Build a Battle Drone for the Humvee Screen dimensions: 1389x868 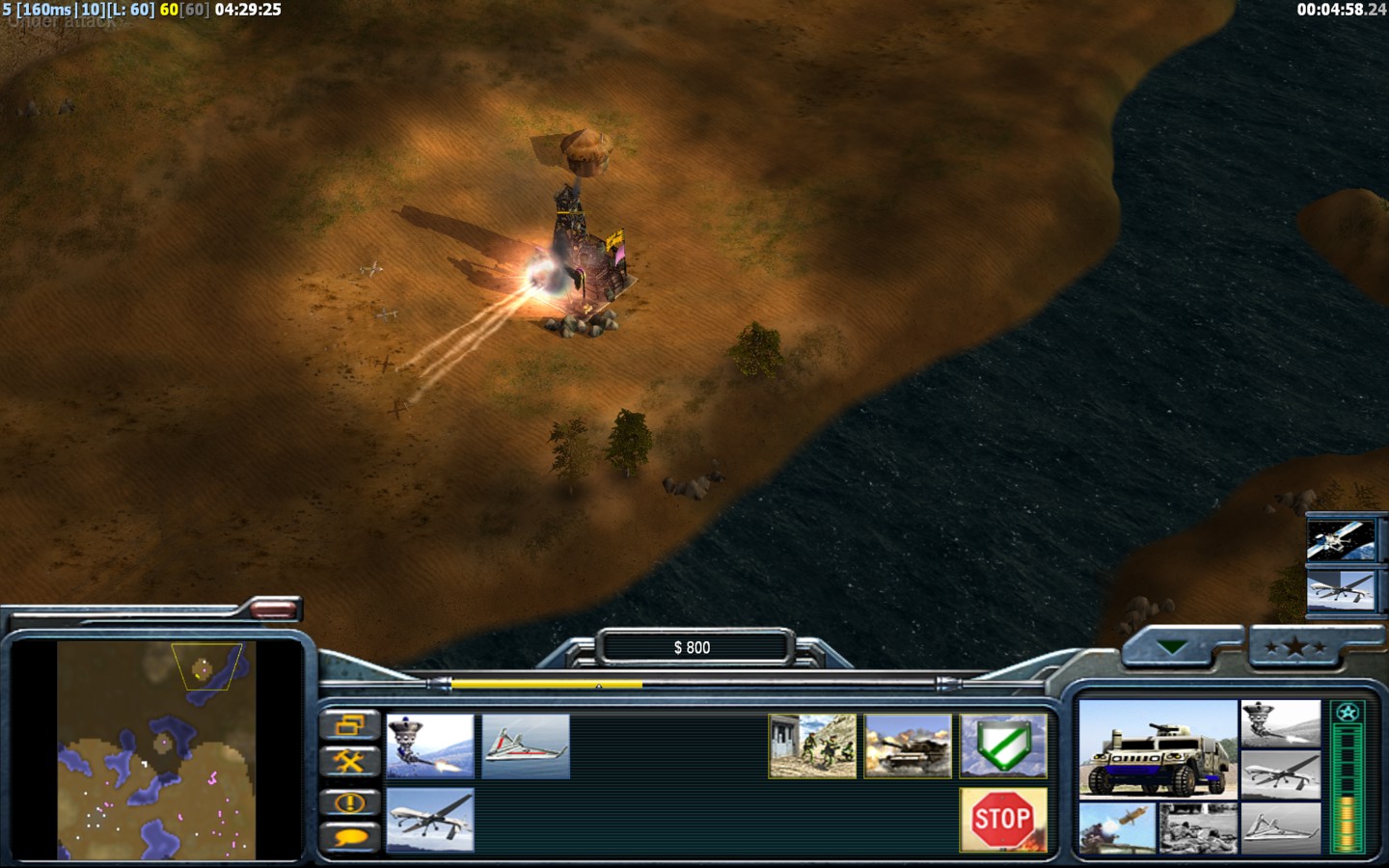[430, 746]
